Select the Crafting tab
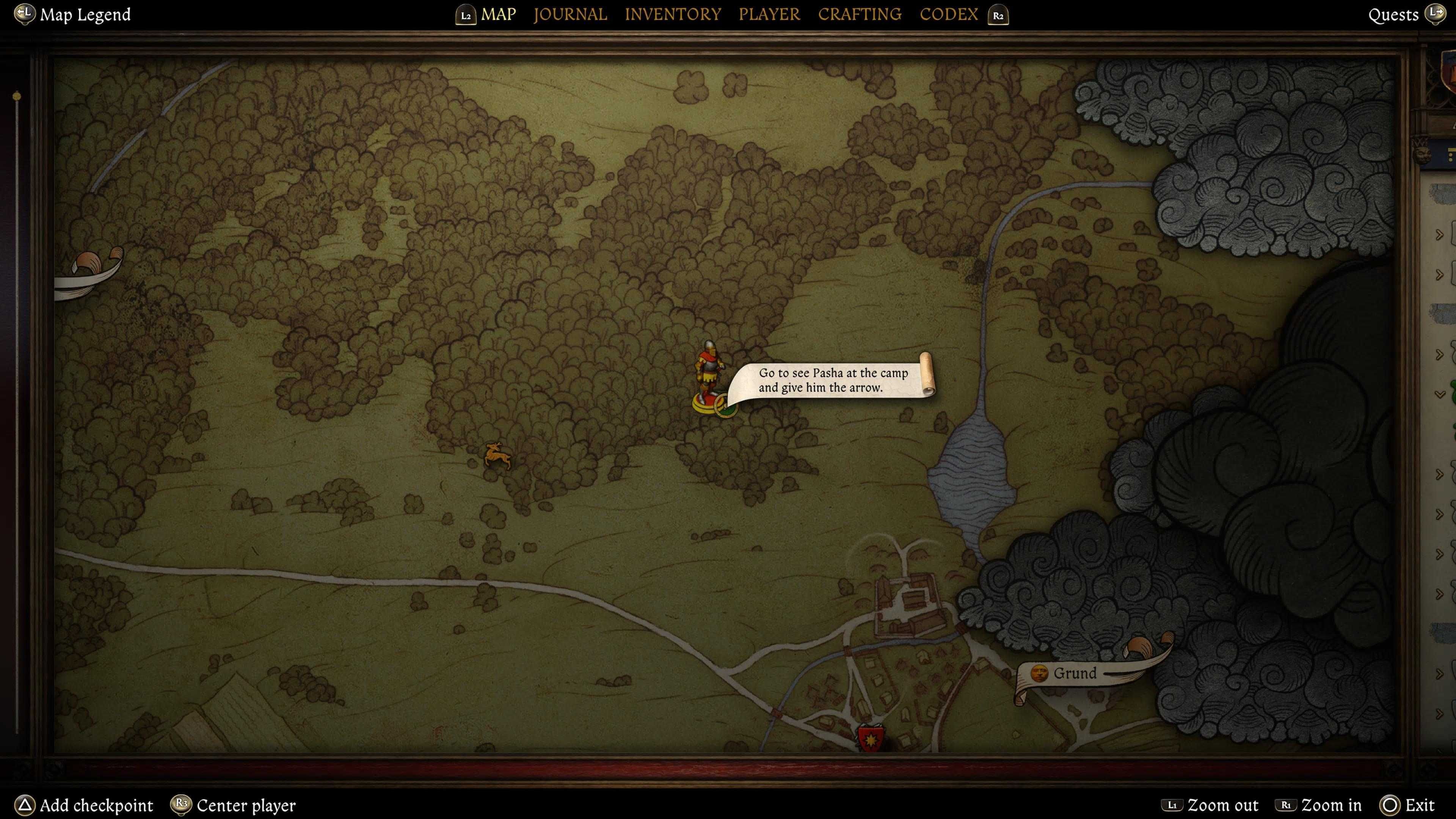 tap(859, 14)
